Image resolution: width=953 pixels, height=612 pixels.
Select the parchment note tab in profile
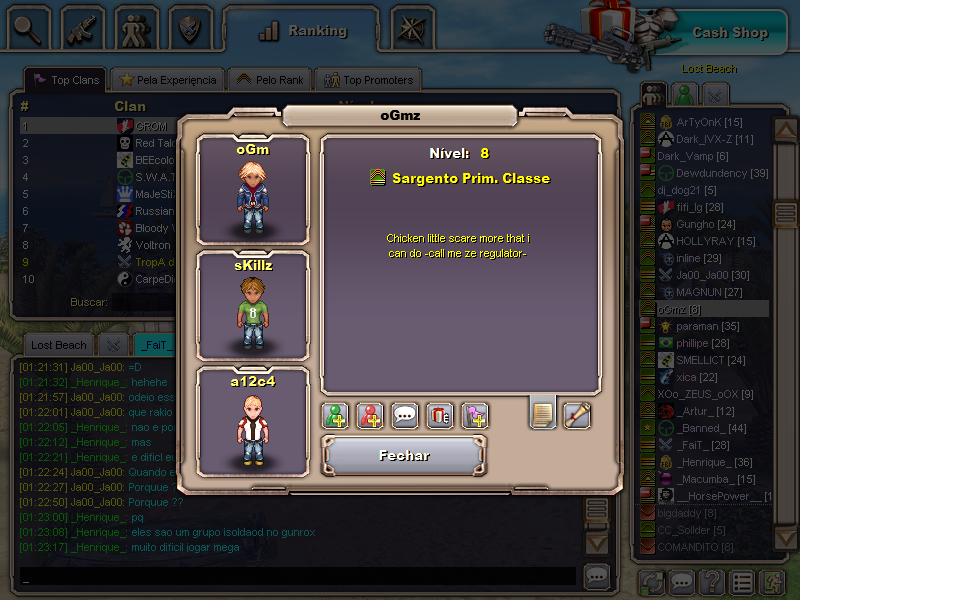point(542,413)
